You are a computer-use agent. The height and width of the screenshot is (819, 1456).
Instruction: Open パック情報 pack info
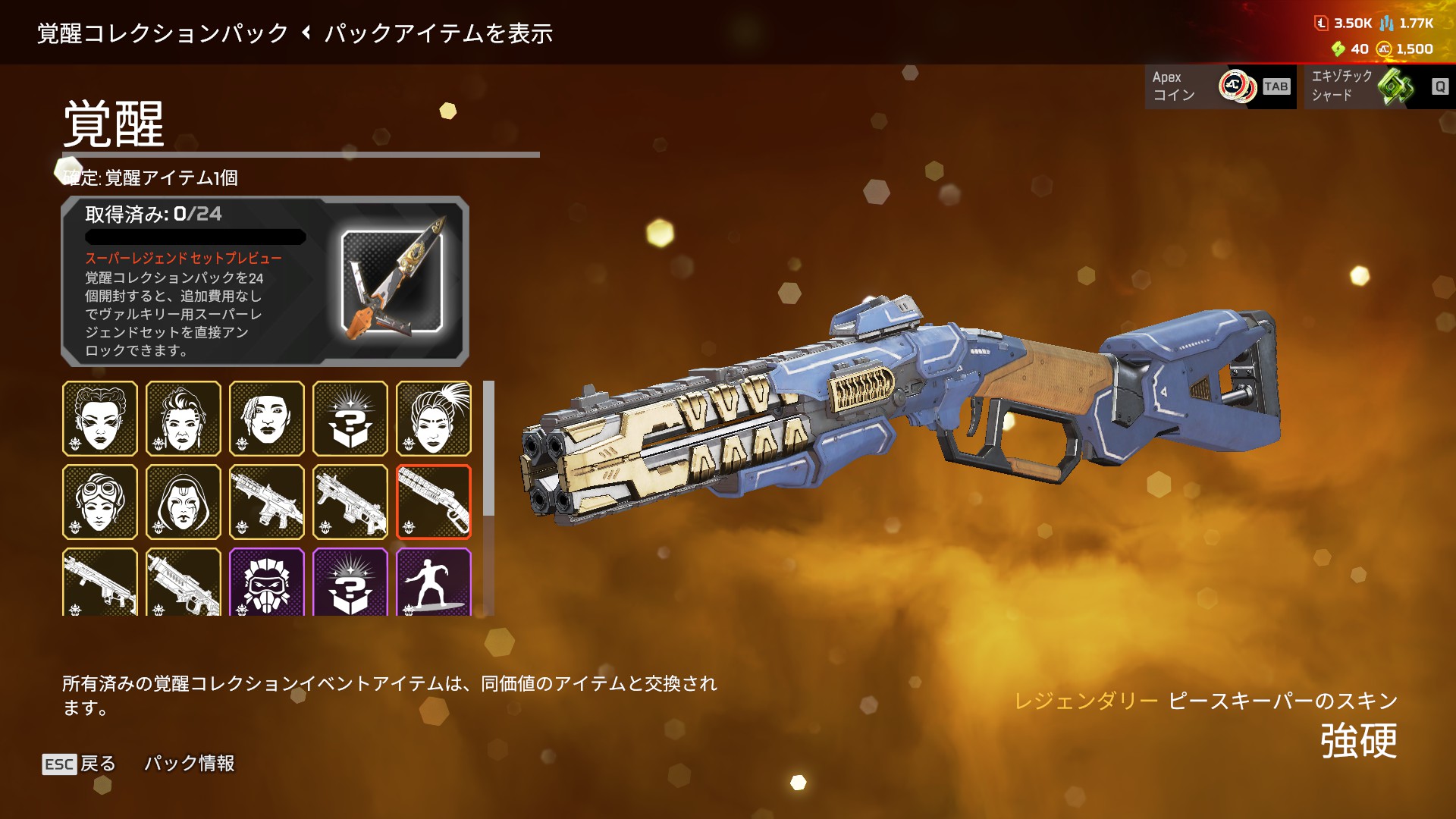[x=190, y=764]
